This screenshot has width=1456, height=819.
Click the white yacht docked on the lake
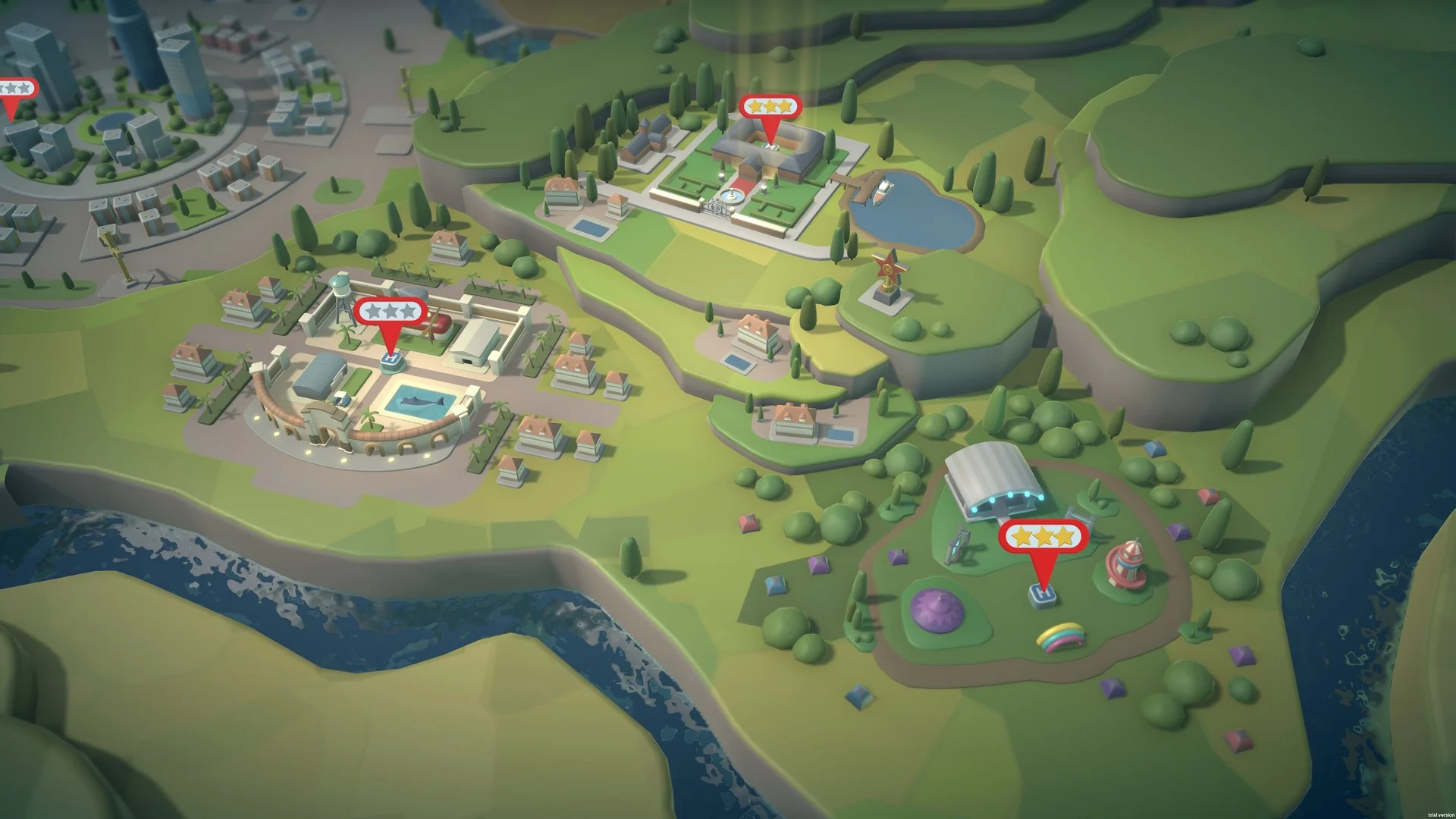(x=882, y=191)
